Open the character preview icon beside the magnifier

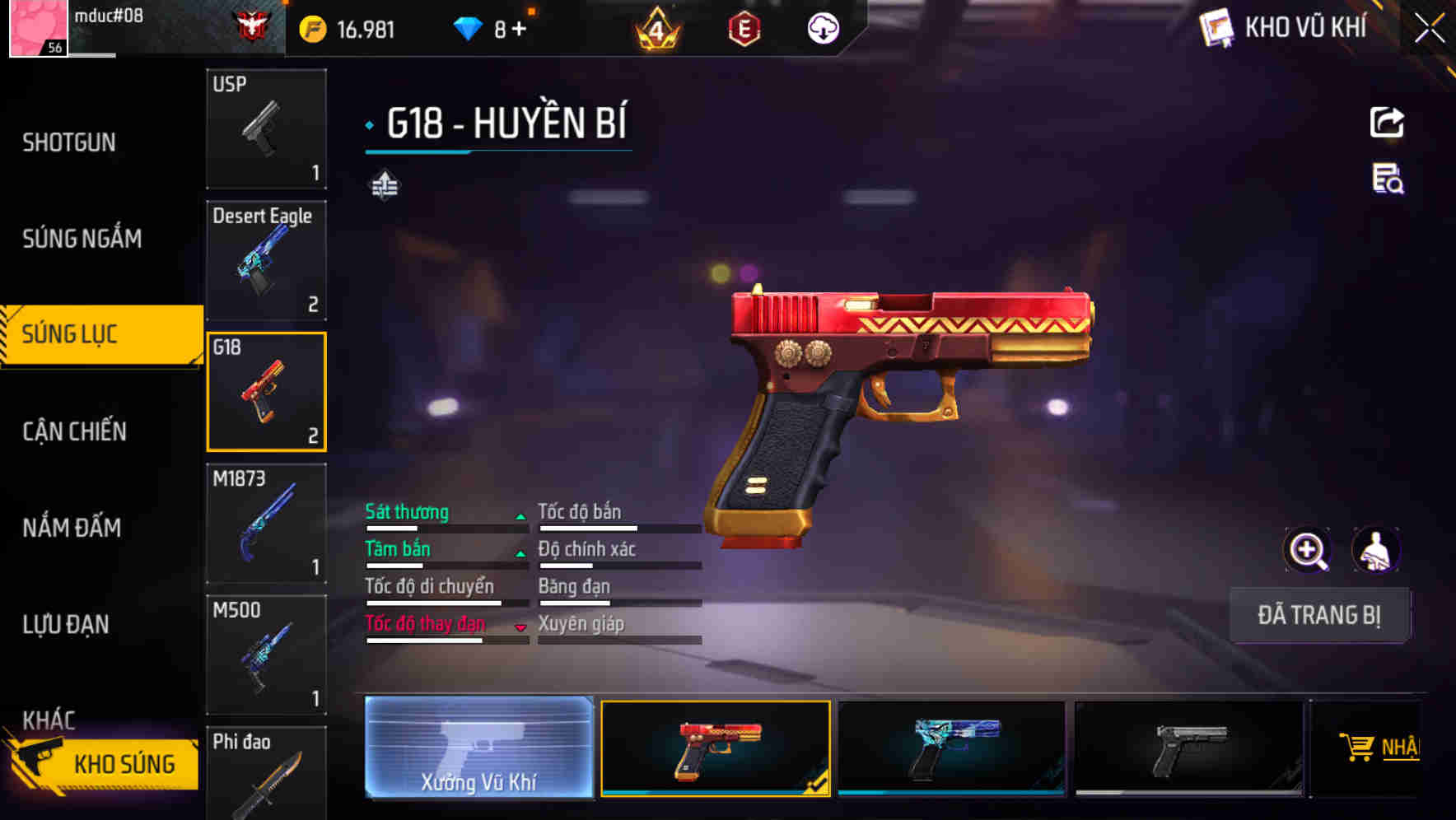tap(1378, 550)
